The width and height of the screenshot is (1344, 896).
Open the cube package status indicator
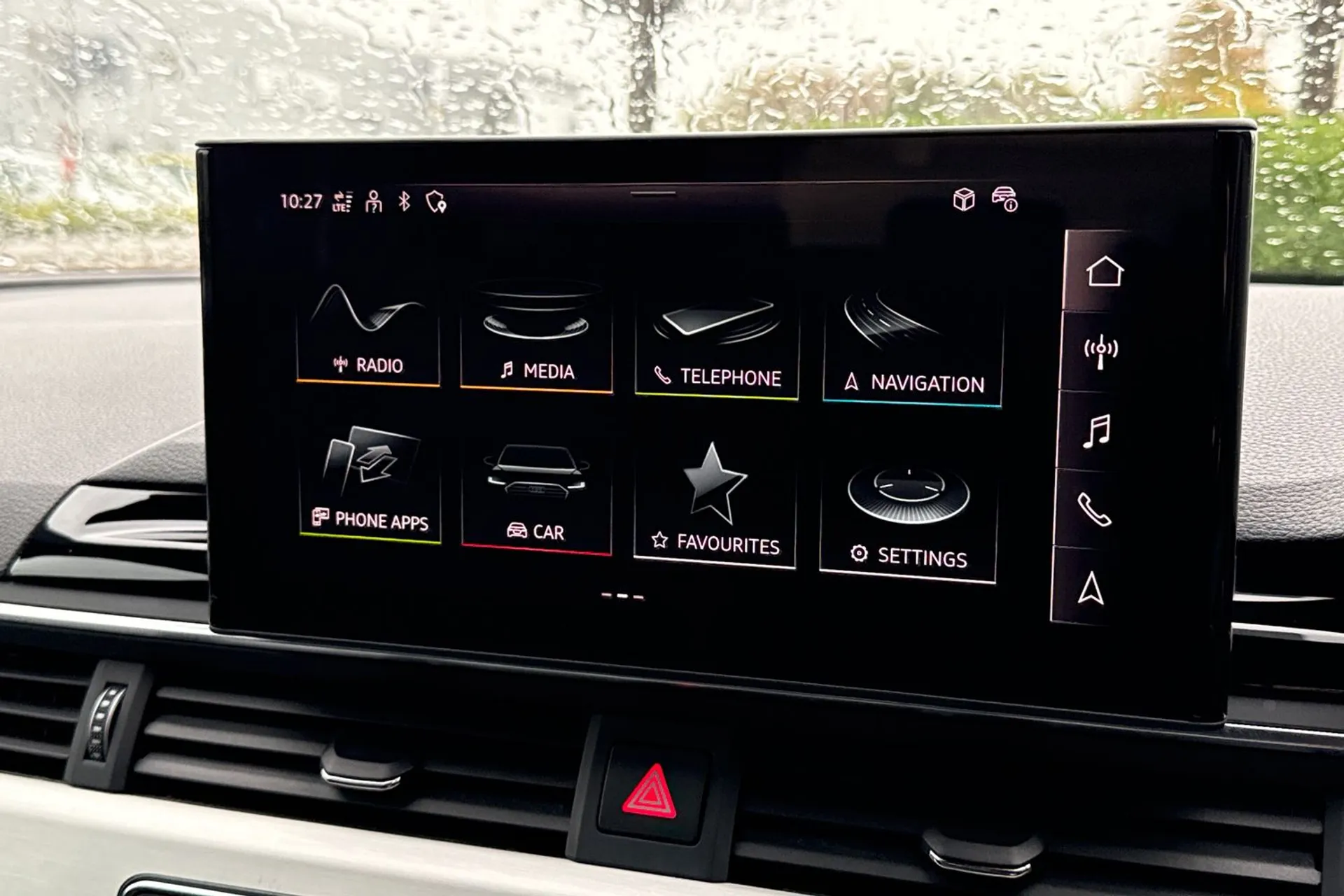click(965, 202)
